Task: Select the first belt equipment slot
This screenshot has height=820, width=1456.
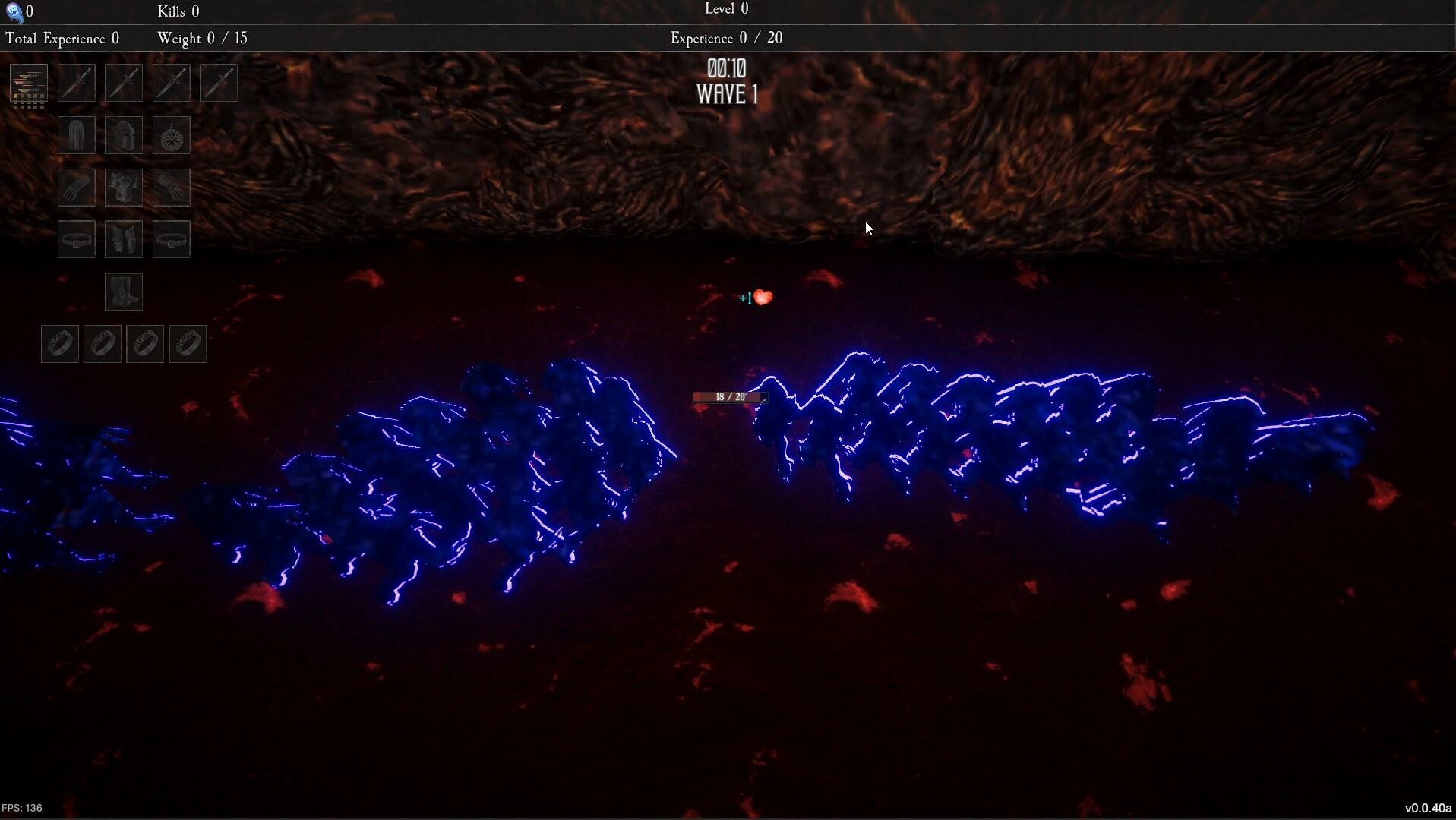Action: coord(76,238)
